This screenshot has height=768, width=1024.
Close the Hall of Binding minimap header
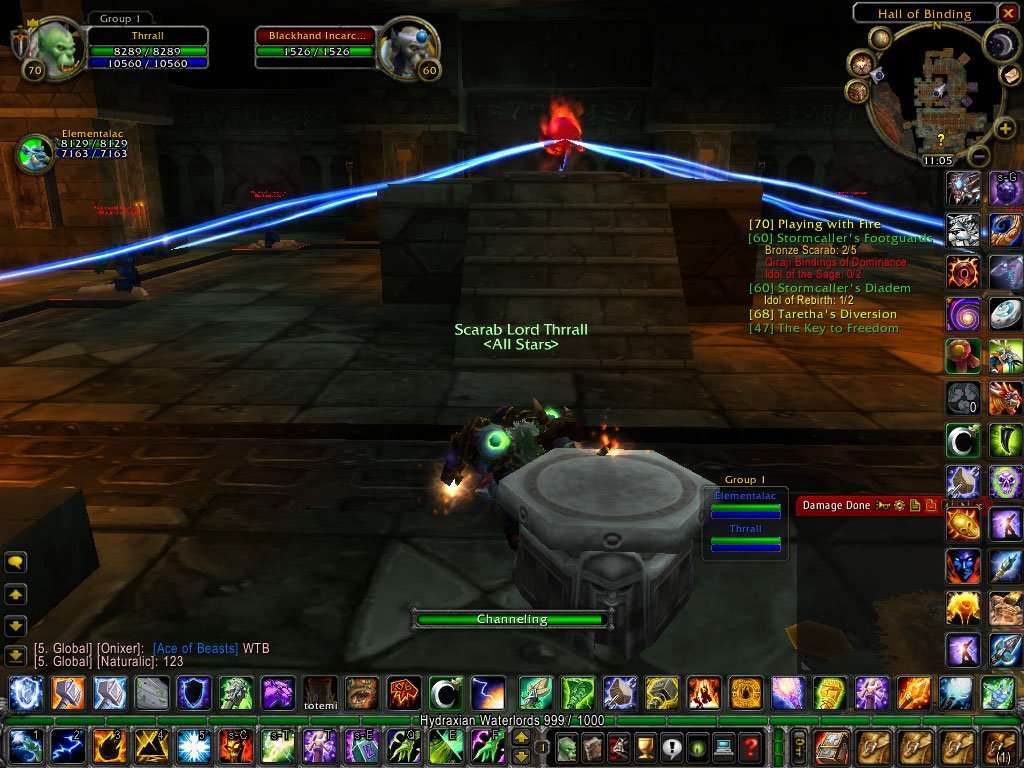[x=1010, y=13]
